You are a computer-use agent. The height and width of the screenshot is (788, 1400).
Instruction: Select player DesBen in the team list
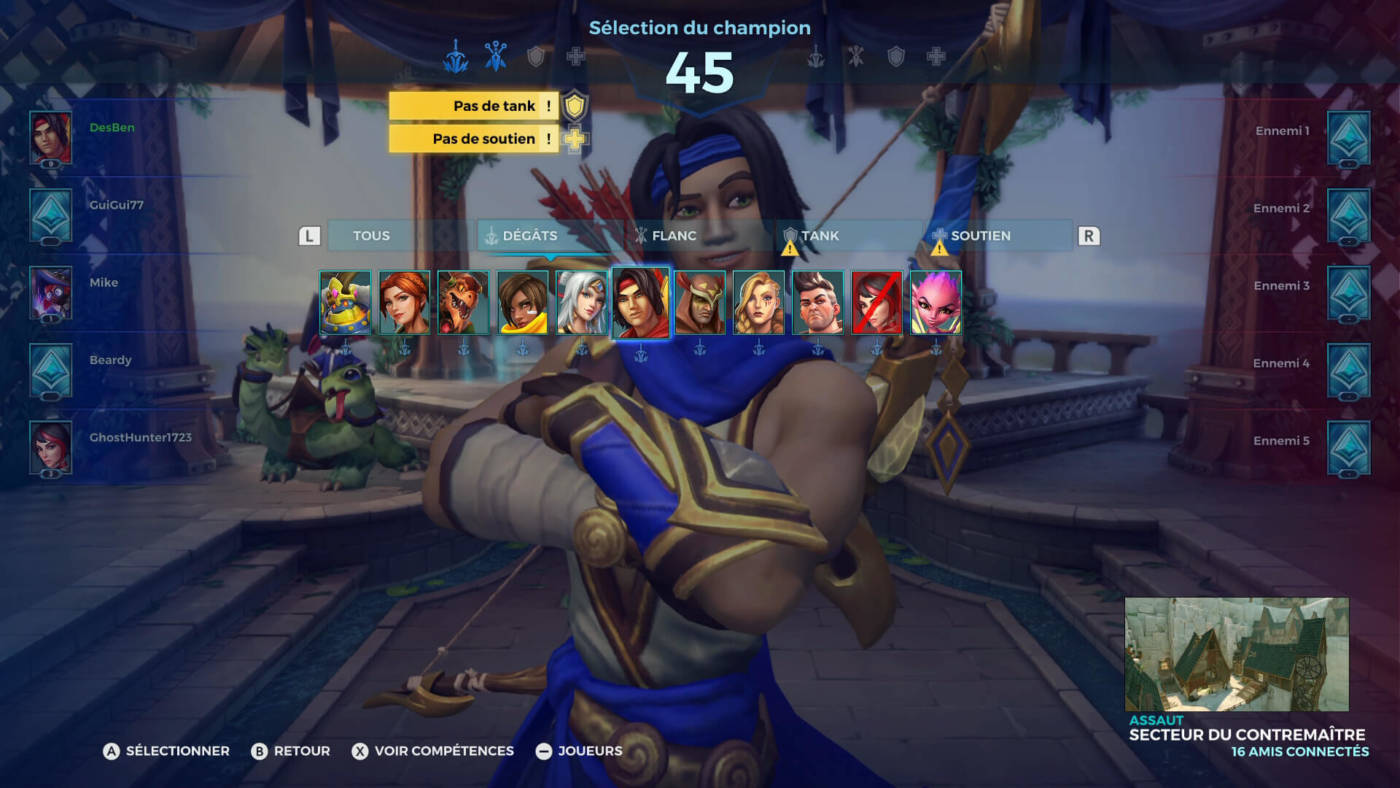112,128
